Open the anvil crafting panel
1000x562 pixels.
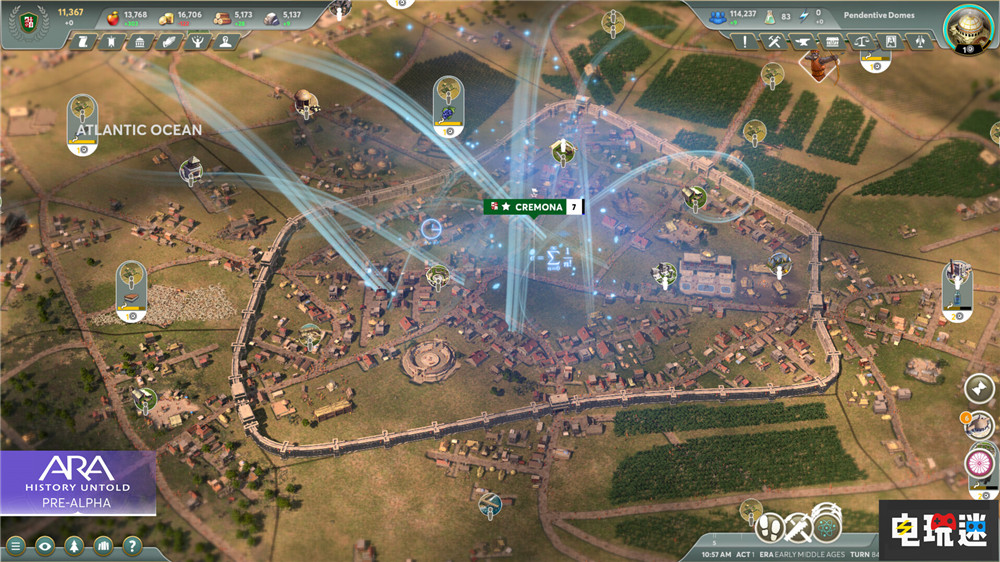click(x=802, y=42)
